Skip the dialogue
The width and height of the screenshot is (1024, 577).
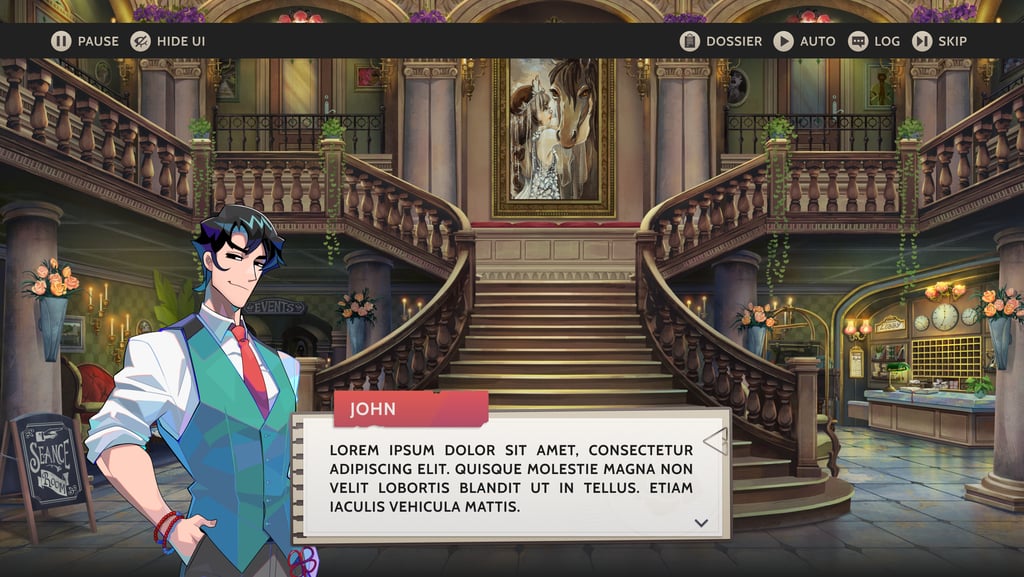point(939,41)
